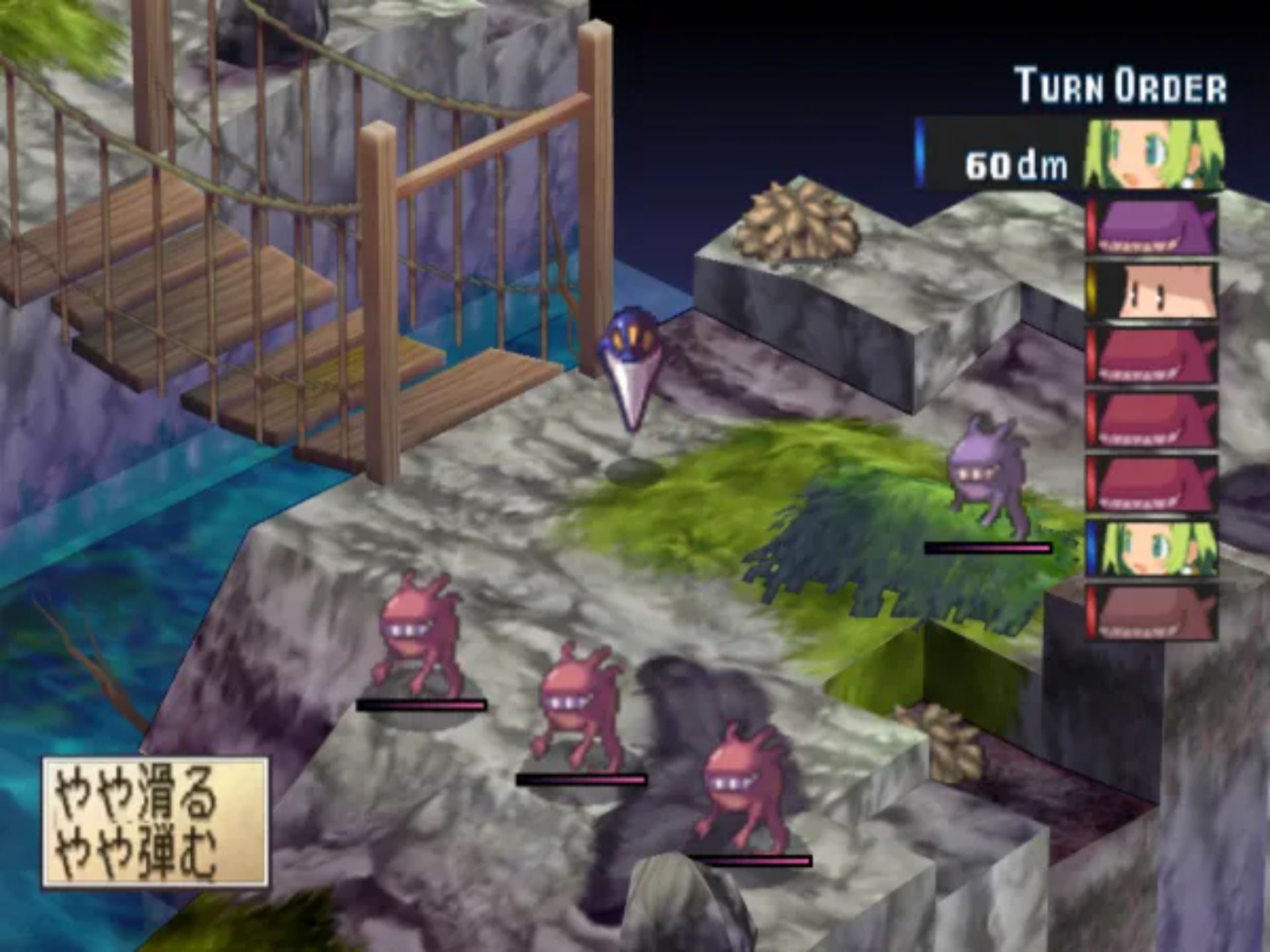Choose the purple creature portrait in turn order
The height and width of the screenshot is (952, 1270).
tap(1154, 228)
